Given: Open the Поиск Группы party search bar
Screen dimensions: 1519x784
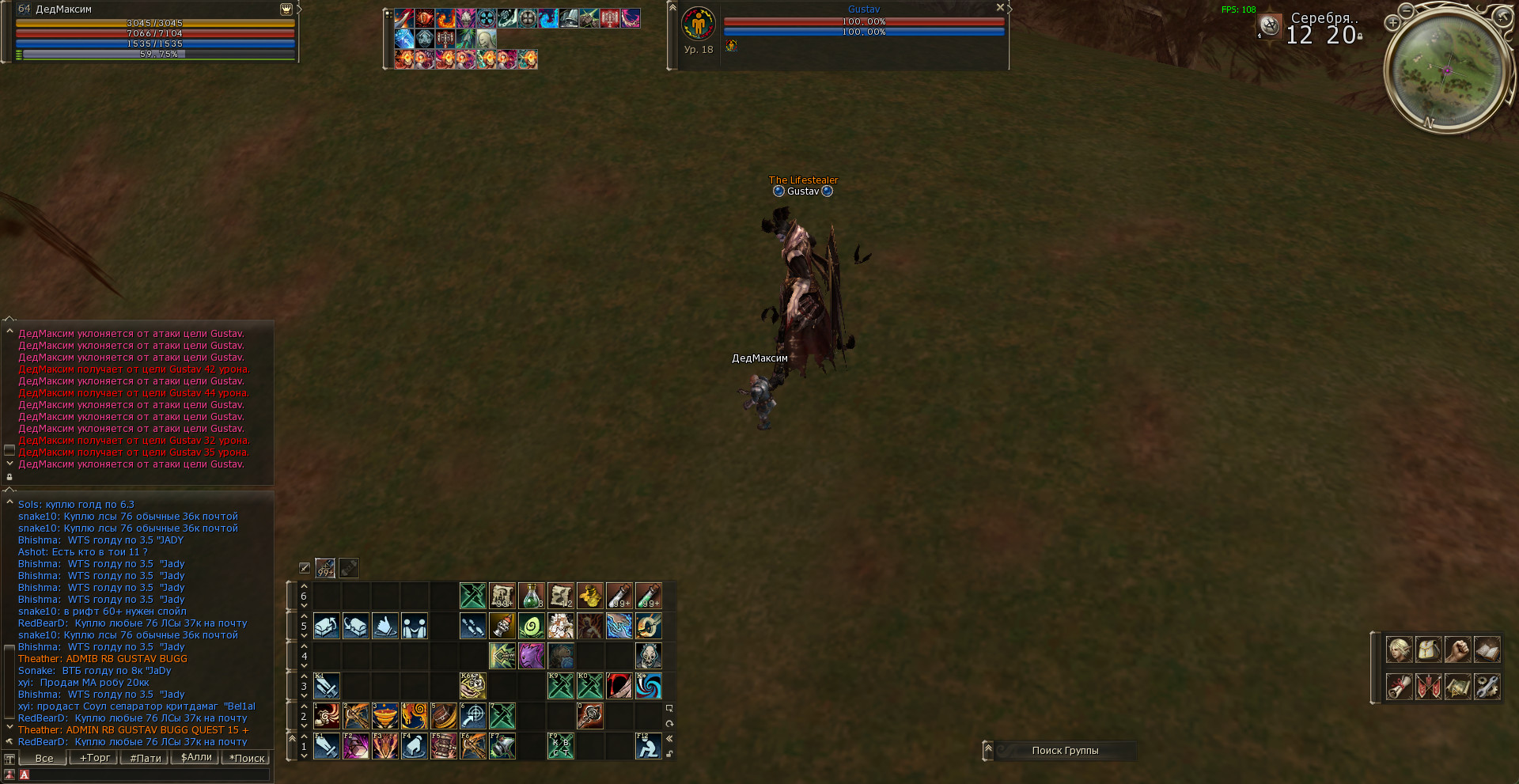Looking at the screenshot, I should [x=1064, y=751].
